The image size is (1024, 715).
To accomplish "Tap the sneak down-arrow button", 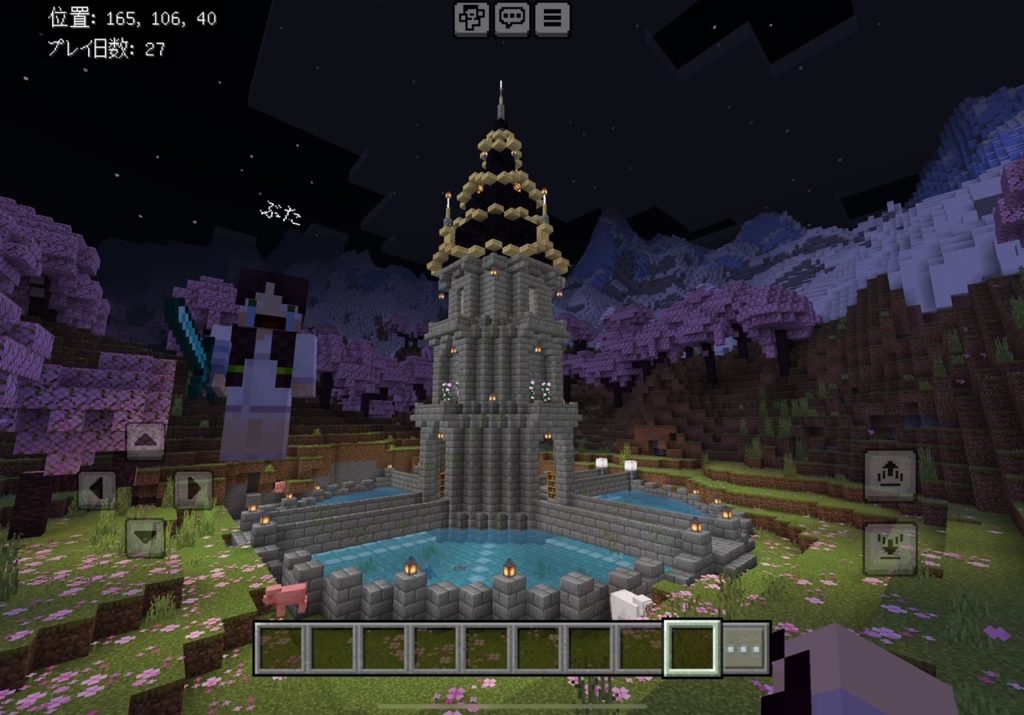I will (890, 548).
